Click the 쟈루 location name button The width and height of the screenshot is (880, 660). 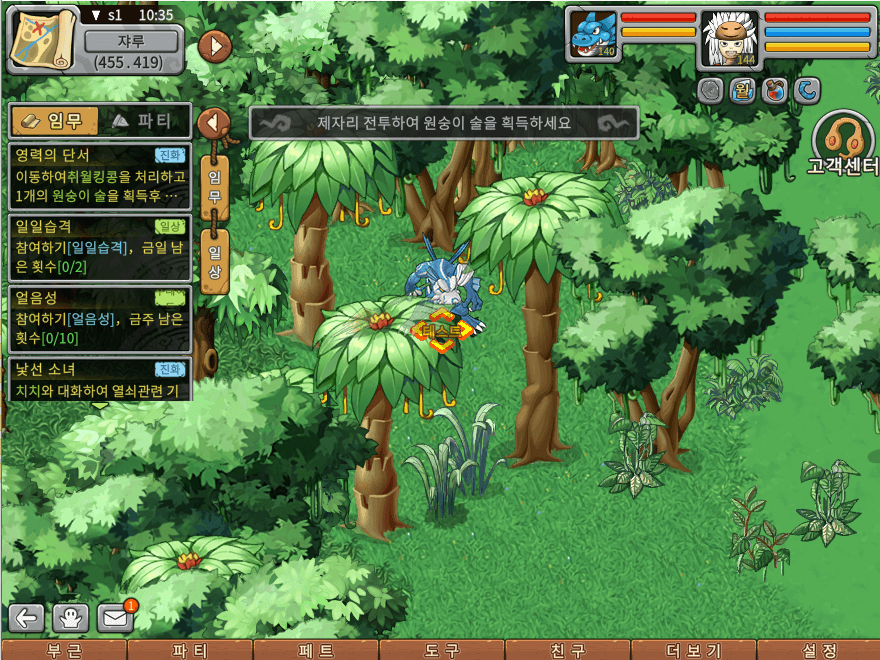tap(132, 42)
